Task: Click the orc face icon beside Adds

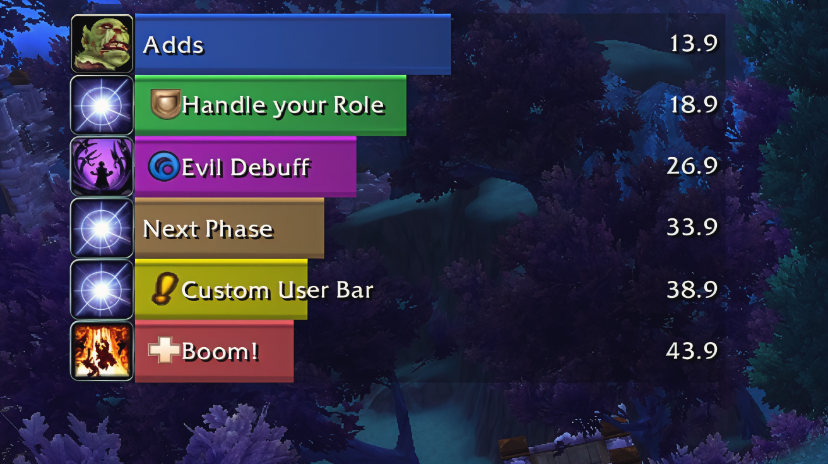Action: click(102, 44)
